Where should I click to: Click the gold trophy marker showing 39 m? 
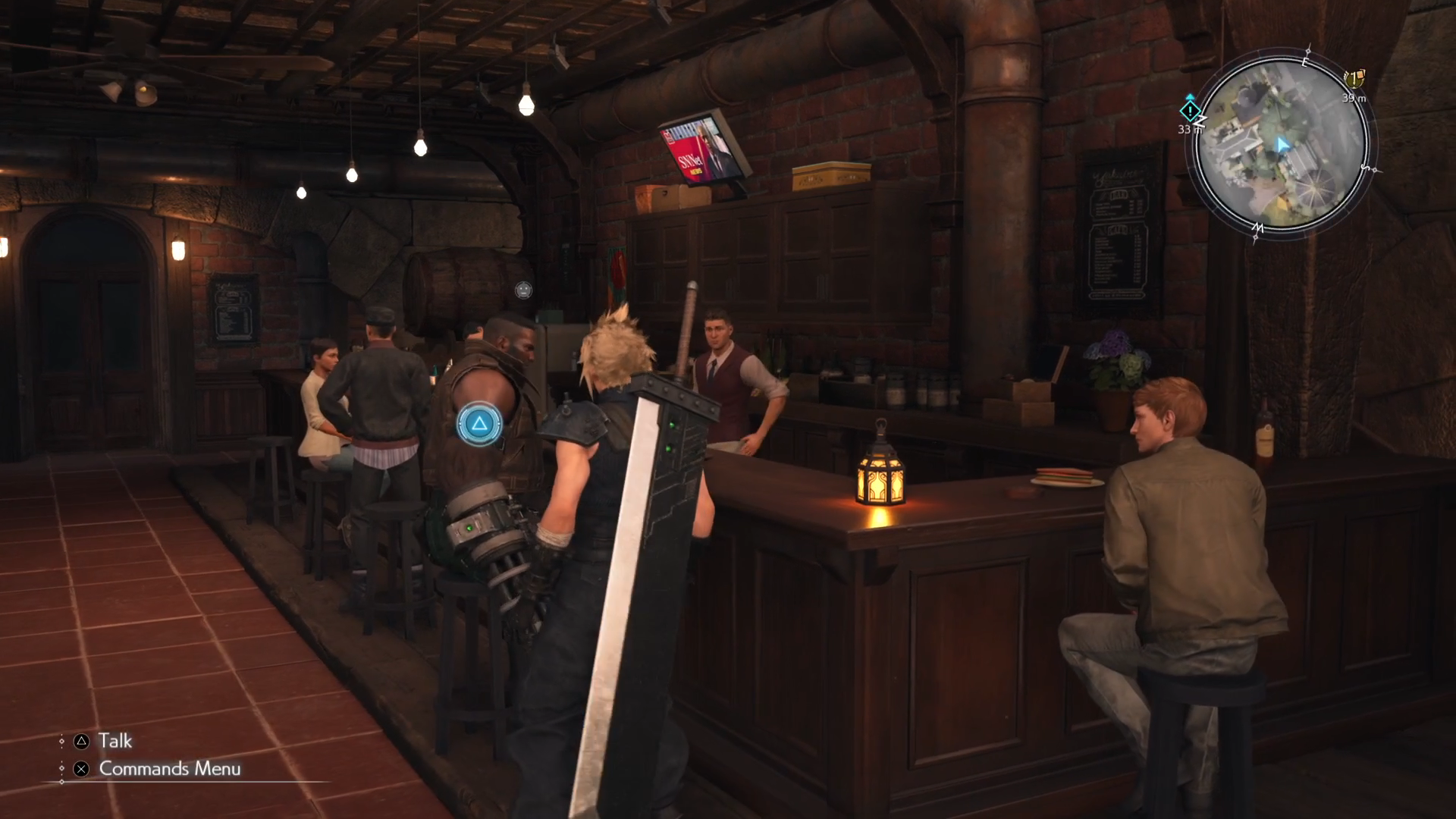click(x=1354, y=79)
